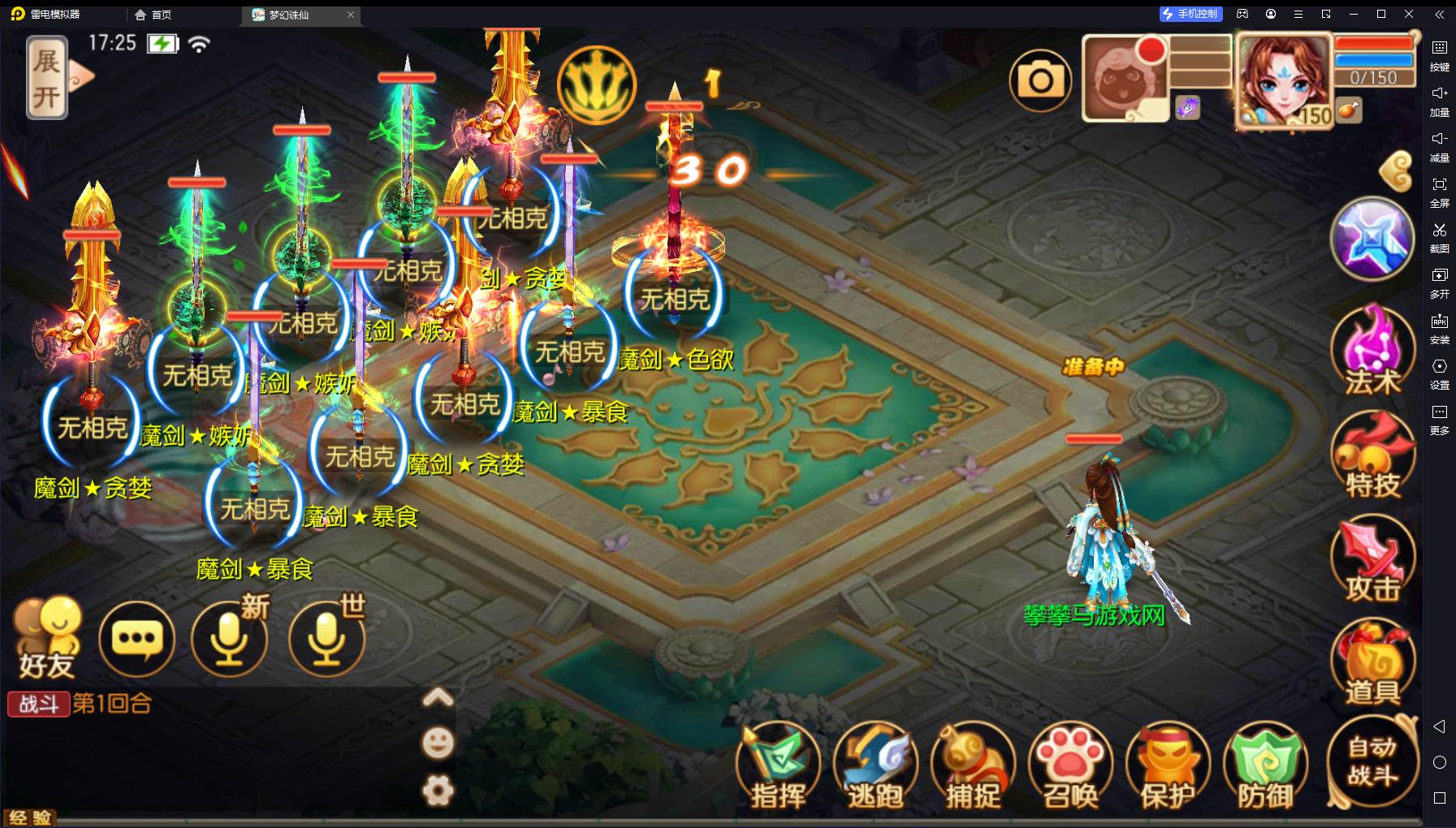1456x828 pixels.
Task: Take a screenshot with the camera icon
Action: 1040,80
